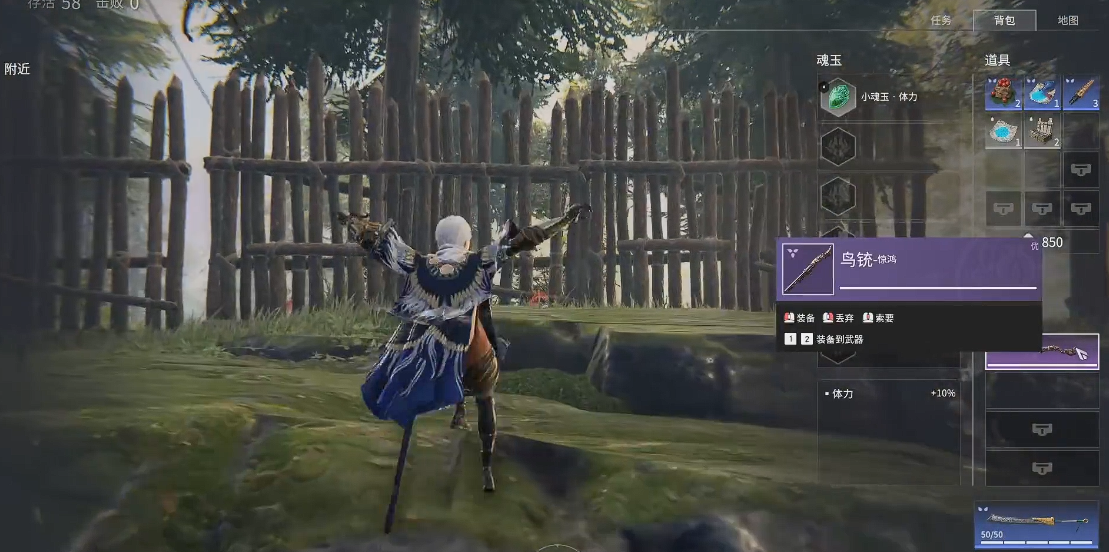The width and height of the screenshot is (1109, 552).
Task: Click the 鸟铳 musket tooltip icon
Action: (808, 269)
